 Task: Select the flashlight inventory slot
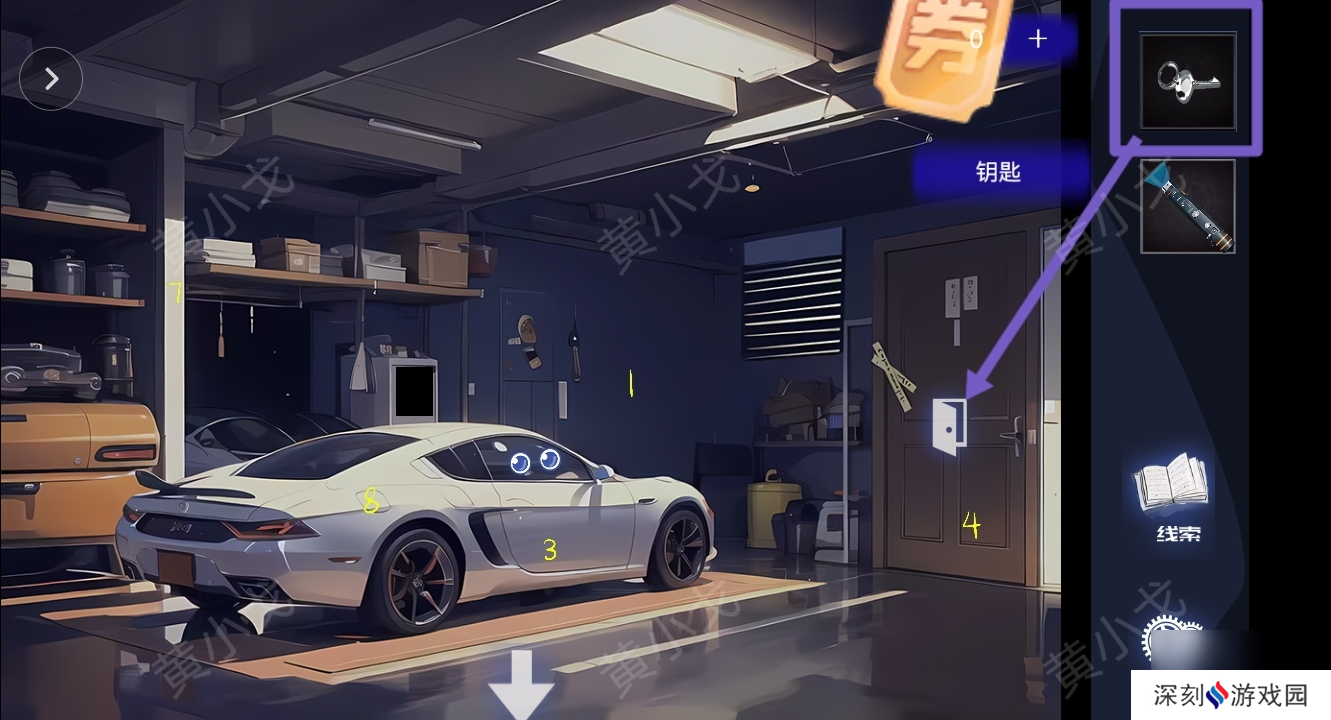(x=1188, y=206)
